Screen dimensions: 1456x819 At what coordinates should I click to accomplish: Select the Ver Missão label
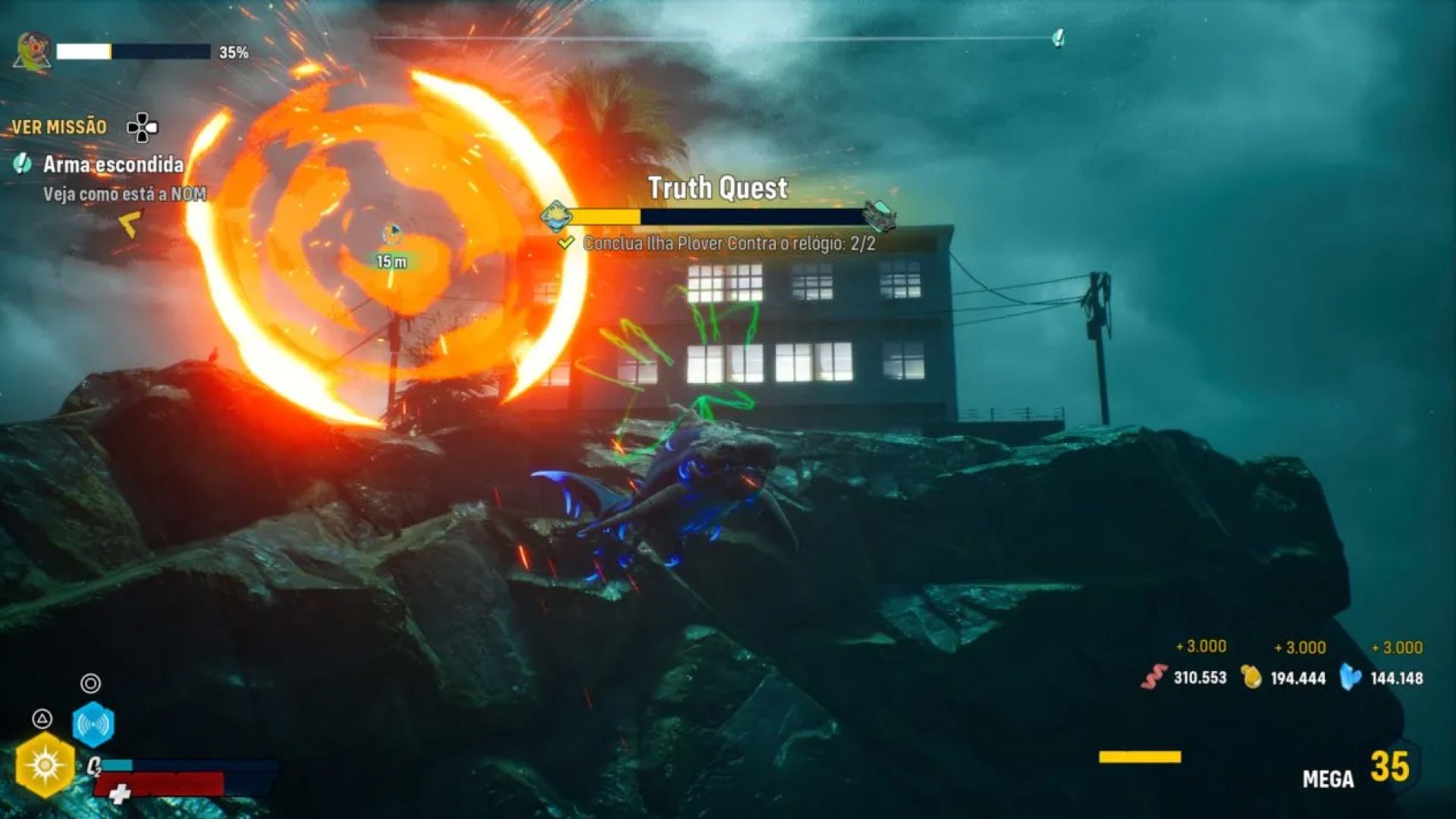59,127
